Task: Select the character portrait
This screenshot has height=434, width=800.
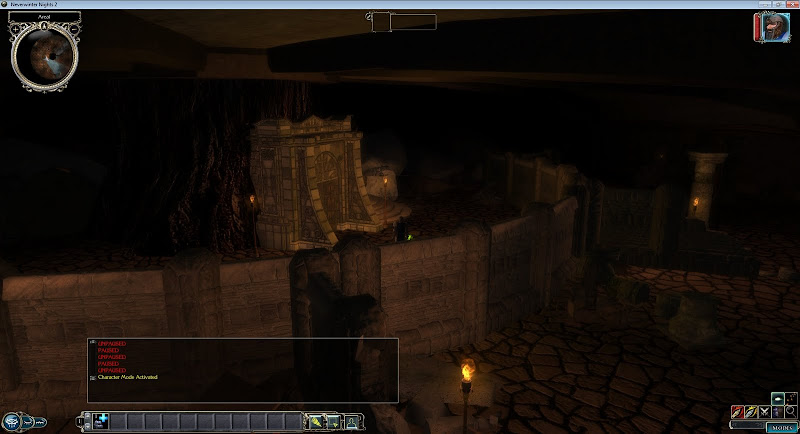Action: pos(769,27)
